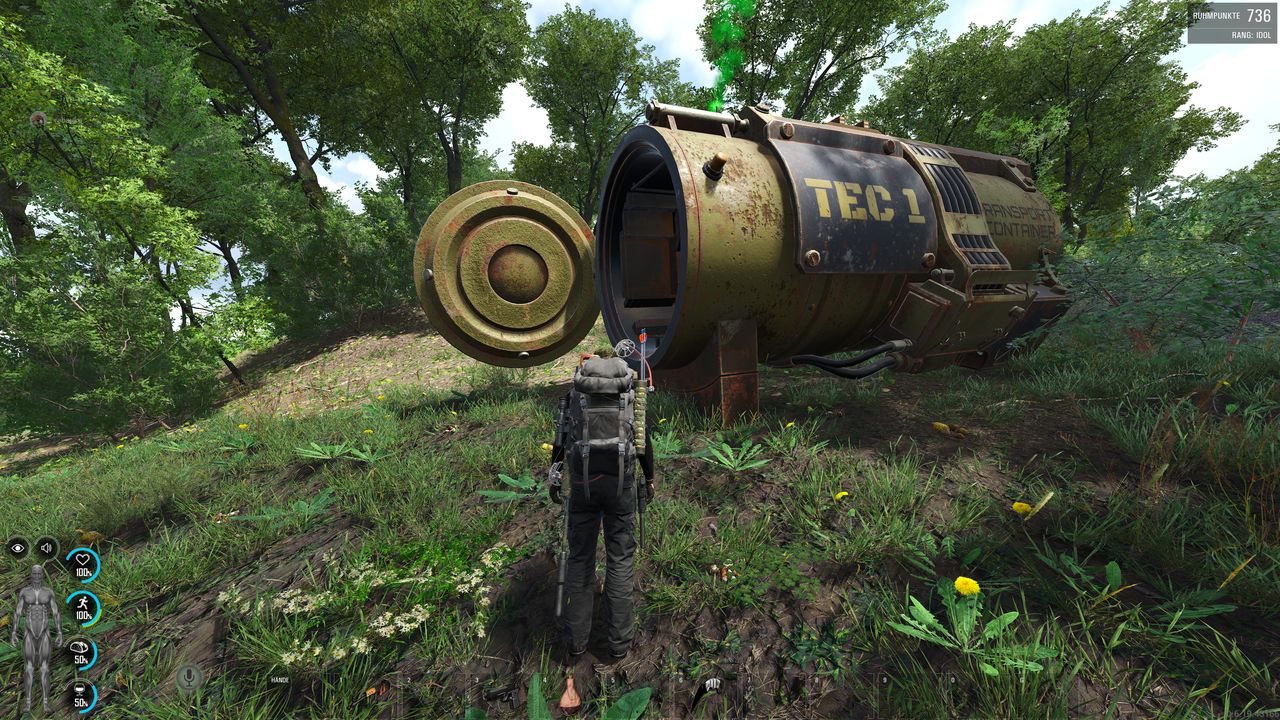Click the RUHMPUNKTE 736 score display
The image size is (1280, 720).
(1230, 15)
